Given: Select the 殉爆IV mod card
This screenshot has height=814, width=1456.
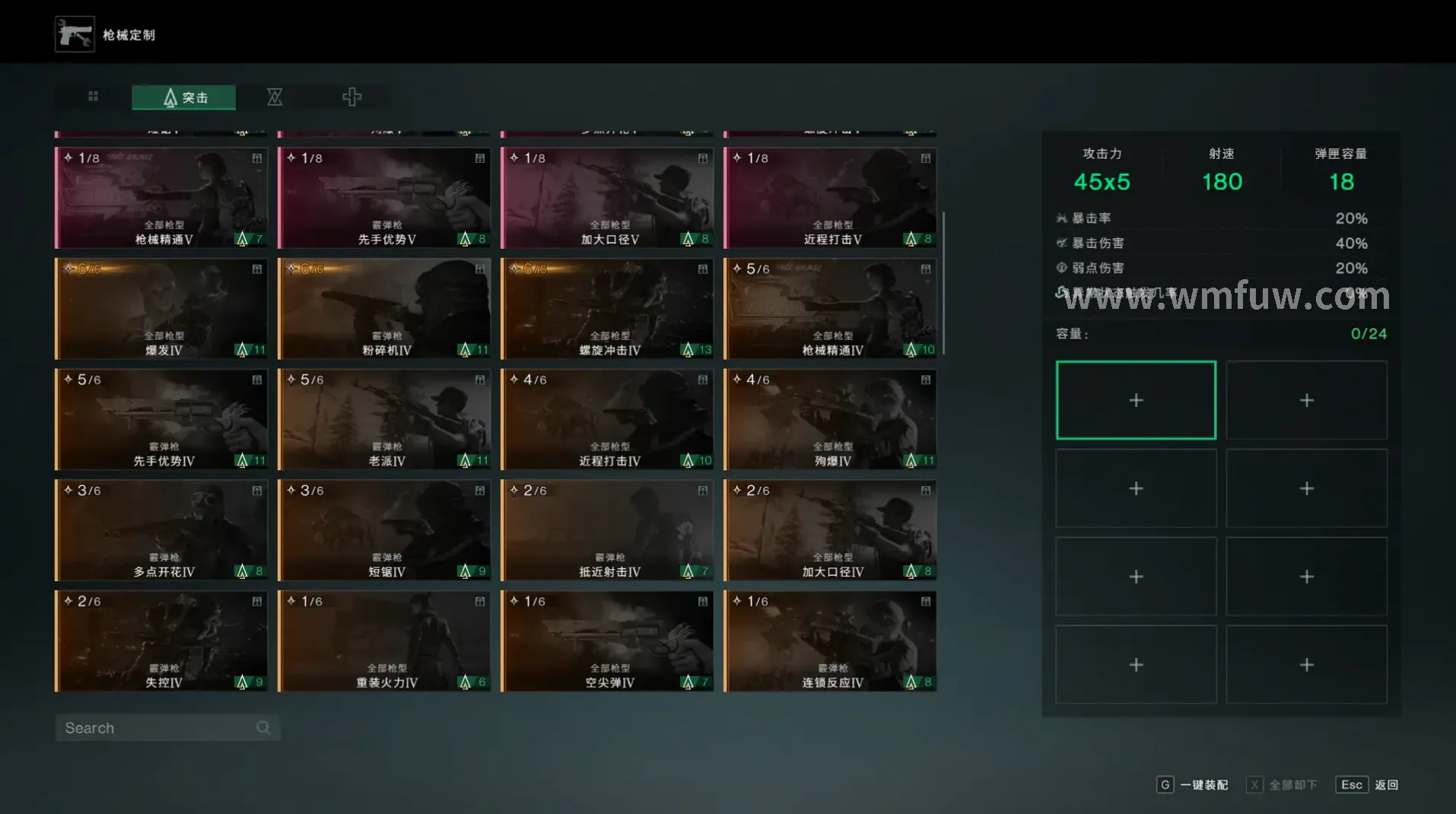Looking at the screenshot, I should (x=830, y=420).
